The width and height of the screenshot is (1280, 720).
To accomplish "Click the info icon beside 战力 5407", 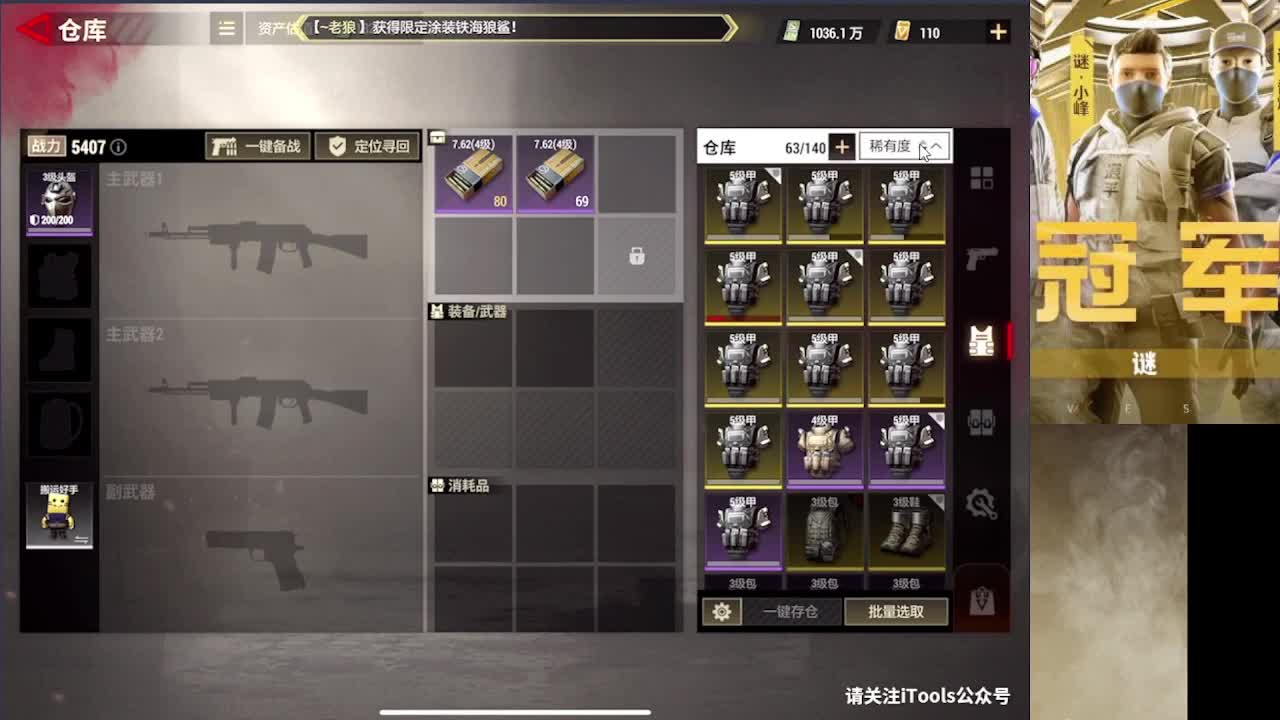I will click(118, 146).
